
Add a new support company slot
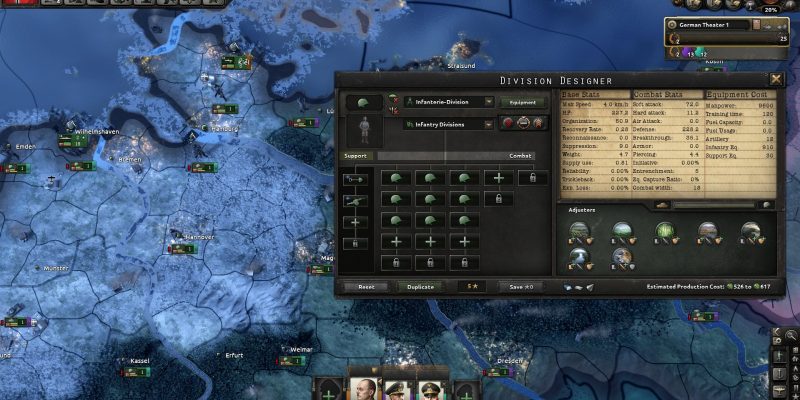tap(356, 221)
